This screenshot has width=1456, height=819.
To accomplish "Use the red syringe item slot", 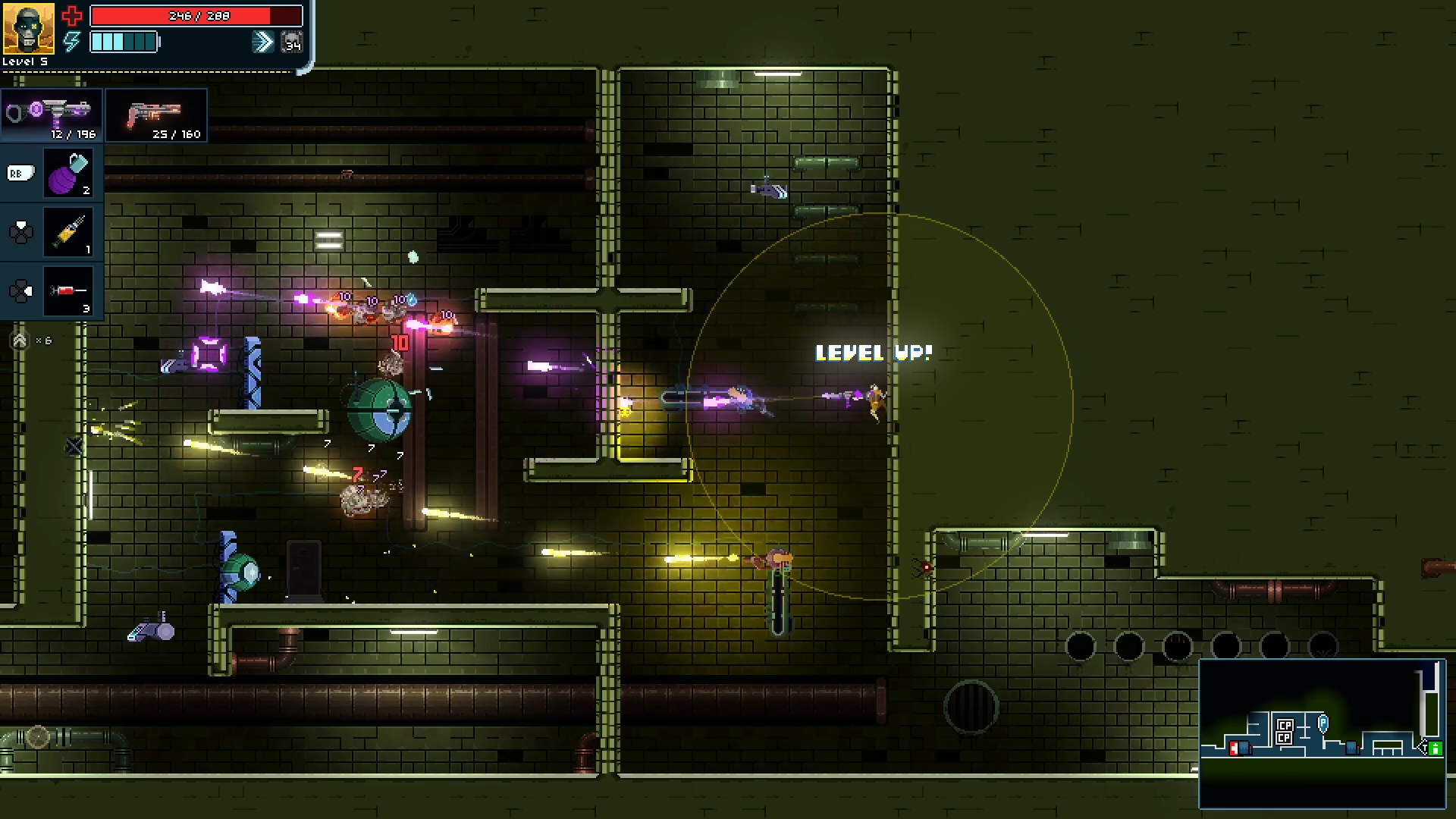I will click(x=69, y=291).
